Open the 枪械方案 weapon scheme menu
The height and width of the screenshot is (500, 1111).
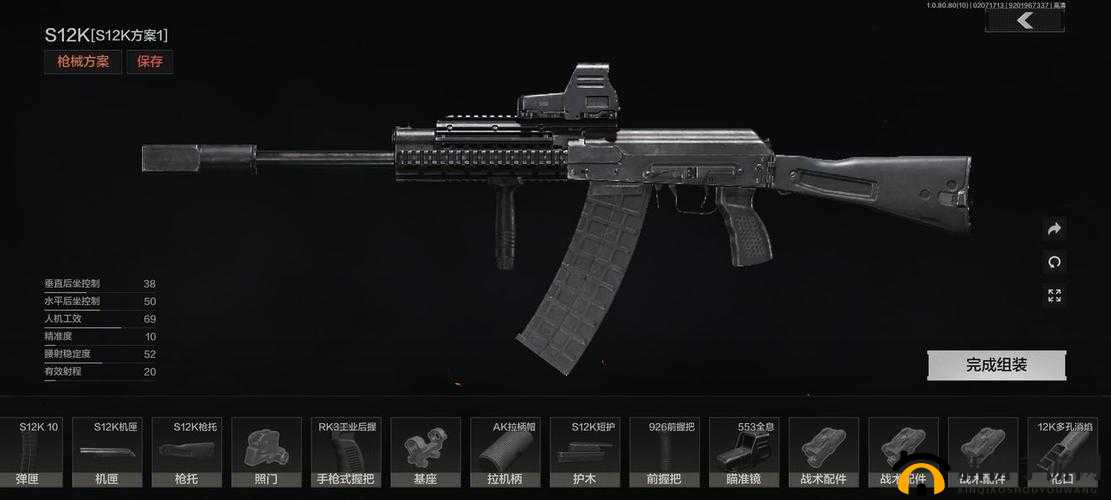[x=83, y=61]
